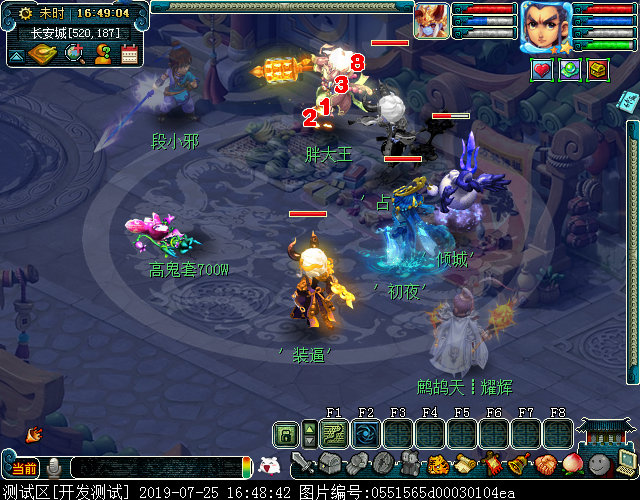Click the orange helper icon with question mark
640x500 pixels.
(102, 54)
